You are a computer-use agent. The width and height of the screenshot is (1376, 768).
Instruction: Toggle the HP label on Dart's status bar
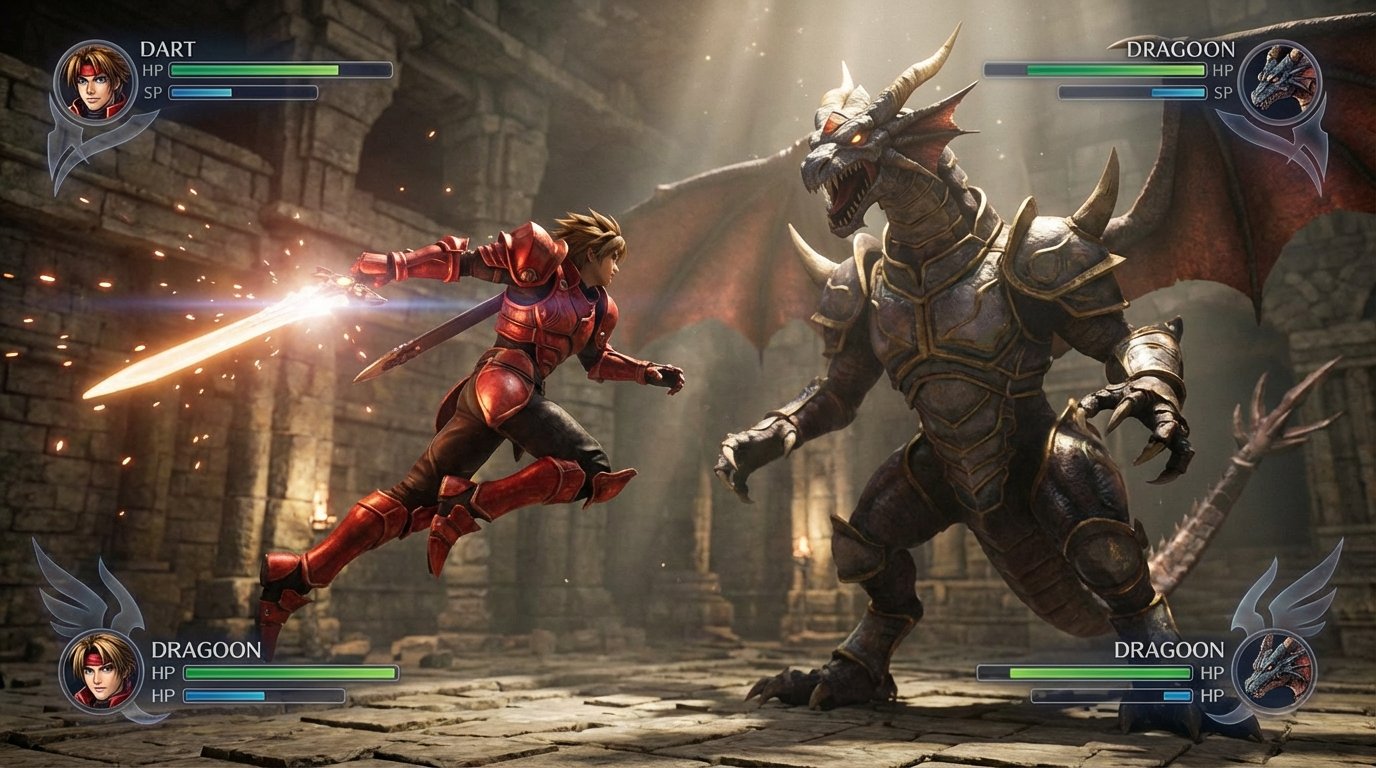pyautogui.click(x=152, y=70)
